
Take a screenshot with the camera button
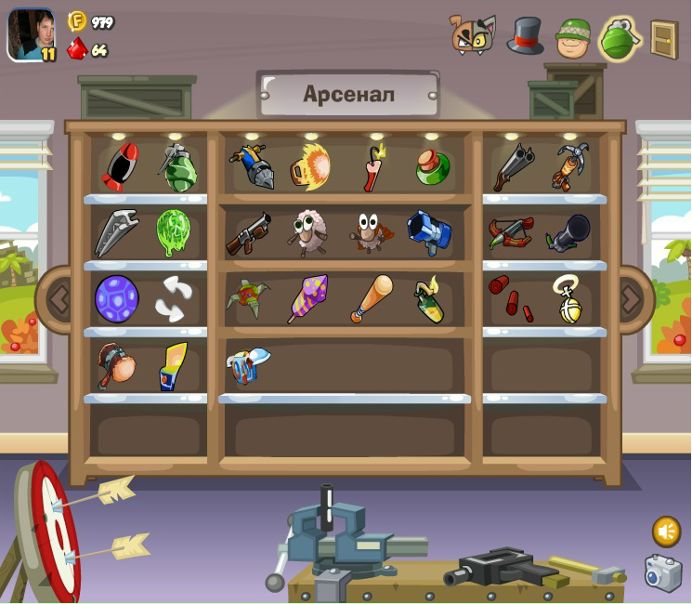662,573
